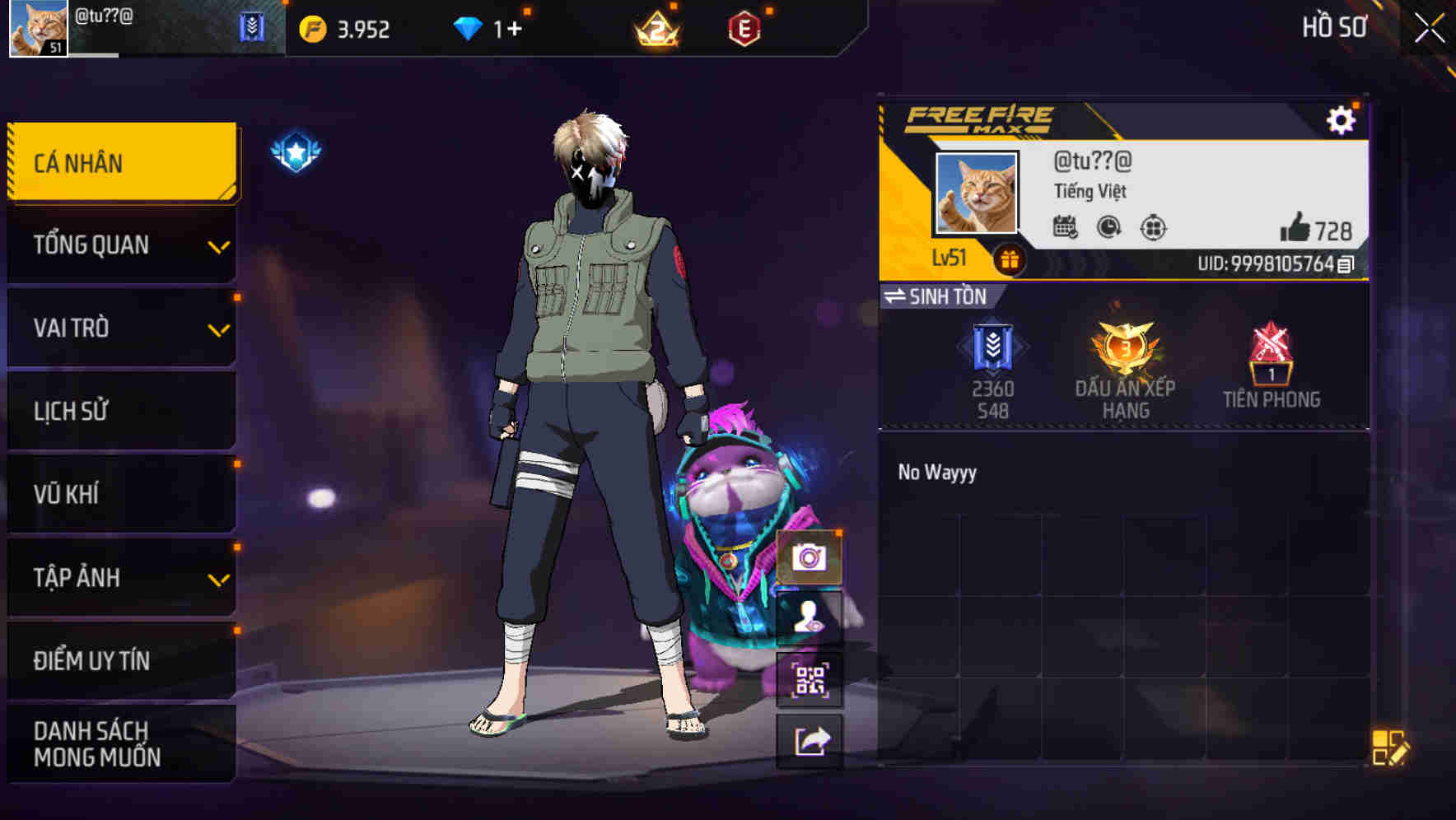
Task: Tap the share arrow icon below the QR code
Action: (810, 739)
